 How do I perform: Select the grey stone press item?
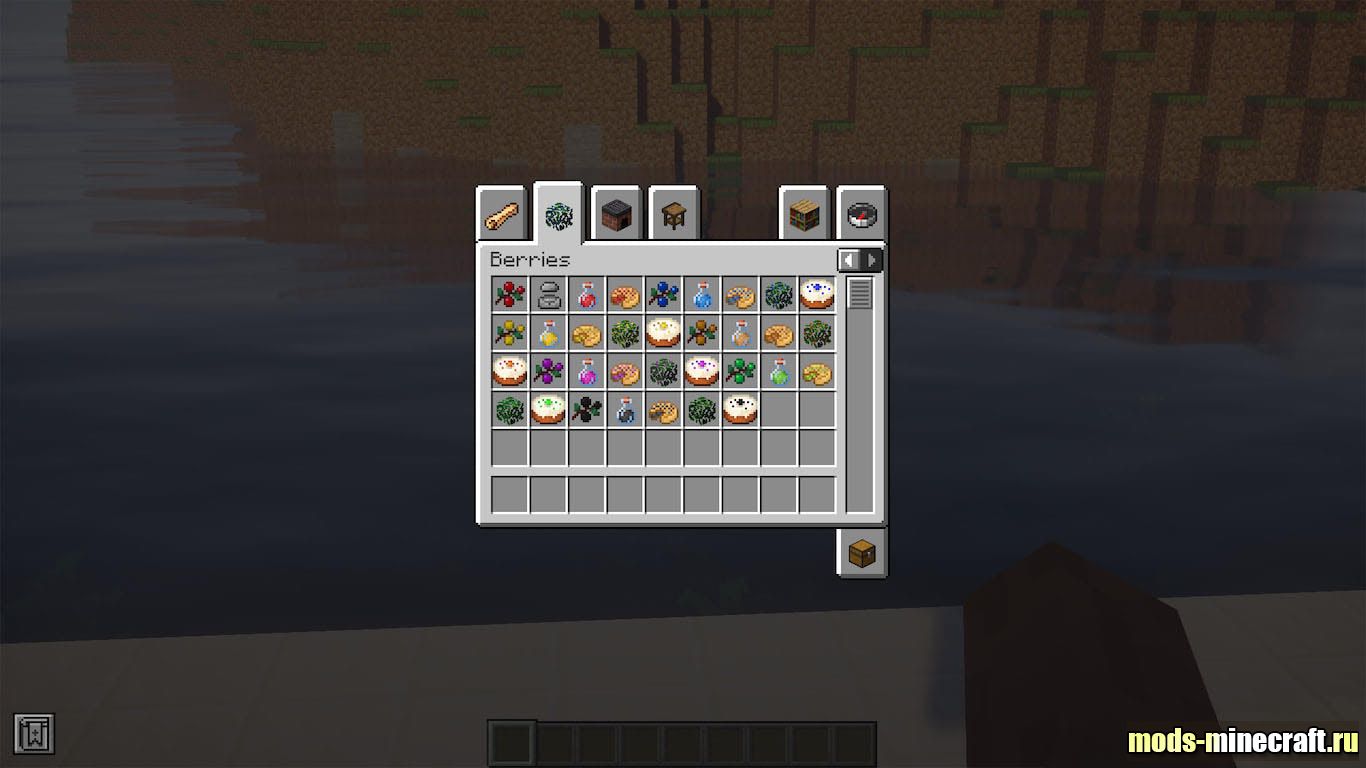(548, 295)
